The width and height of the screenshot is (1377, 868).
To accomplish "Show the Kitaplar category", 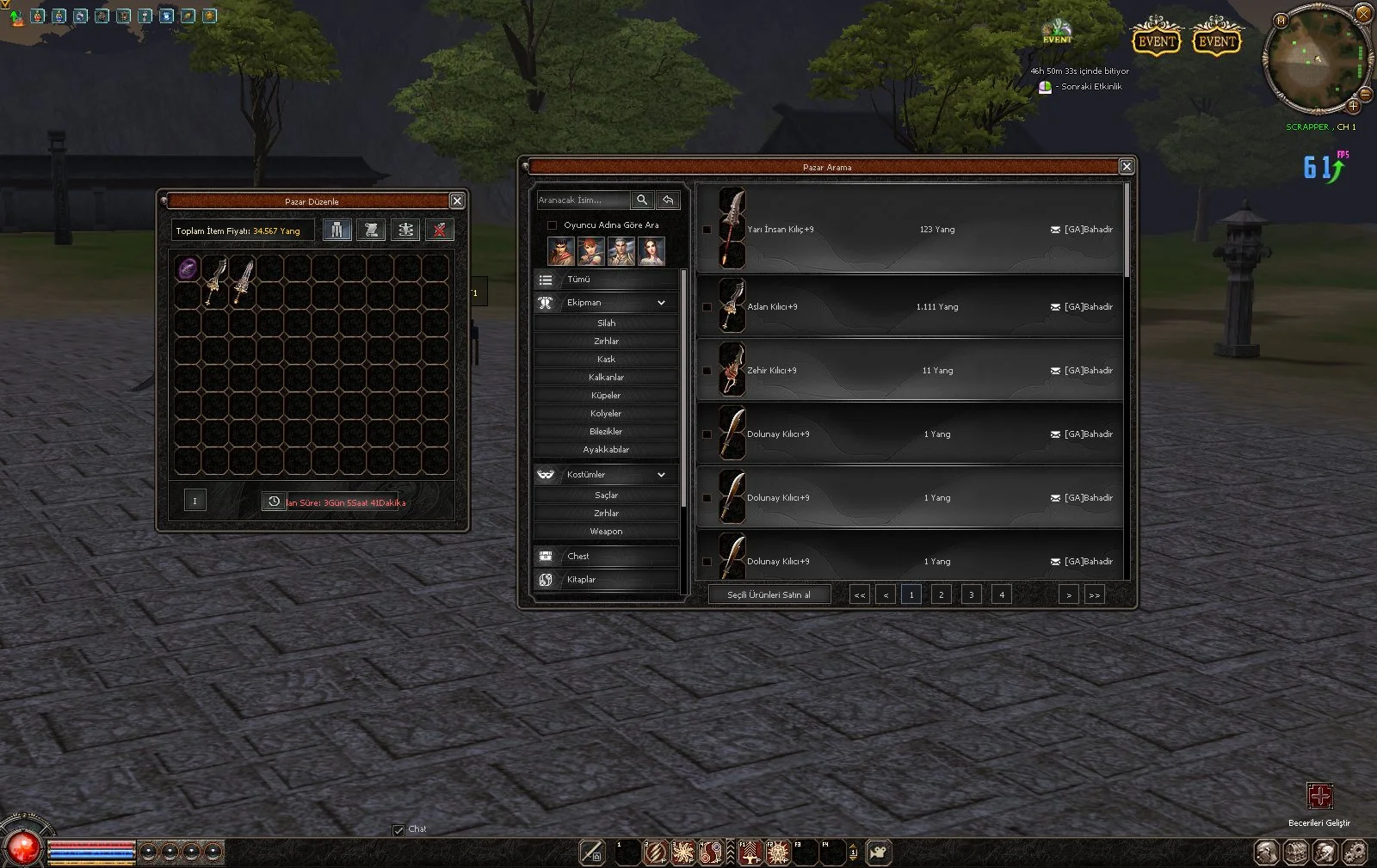I will click(x=606, y=580).
